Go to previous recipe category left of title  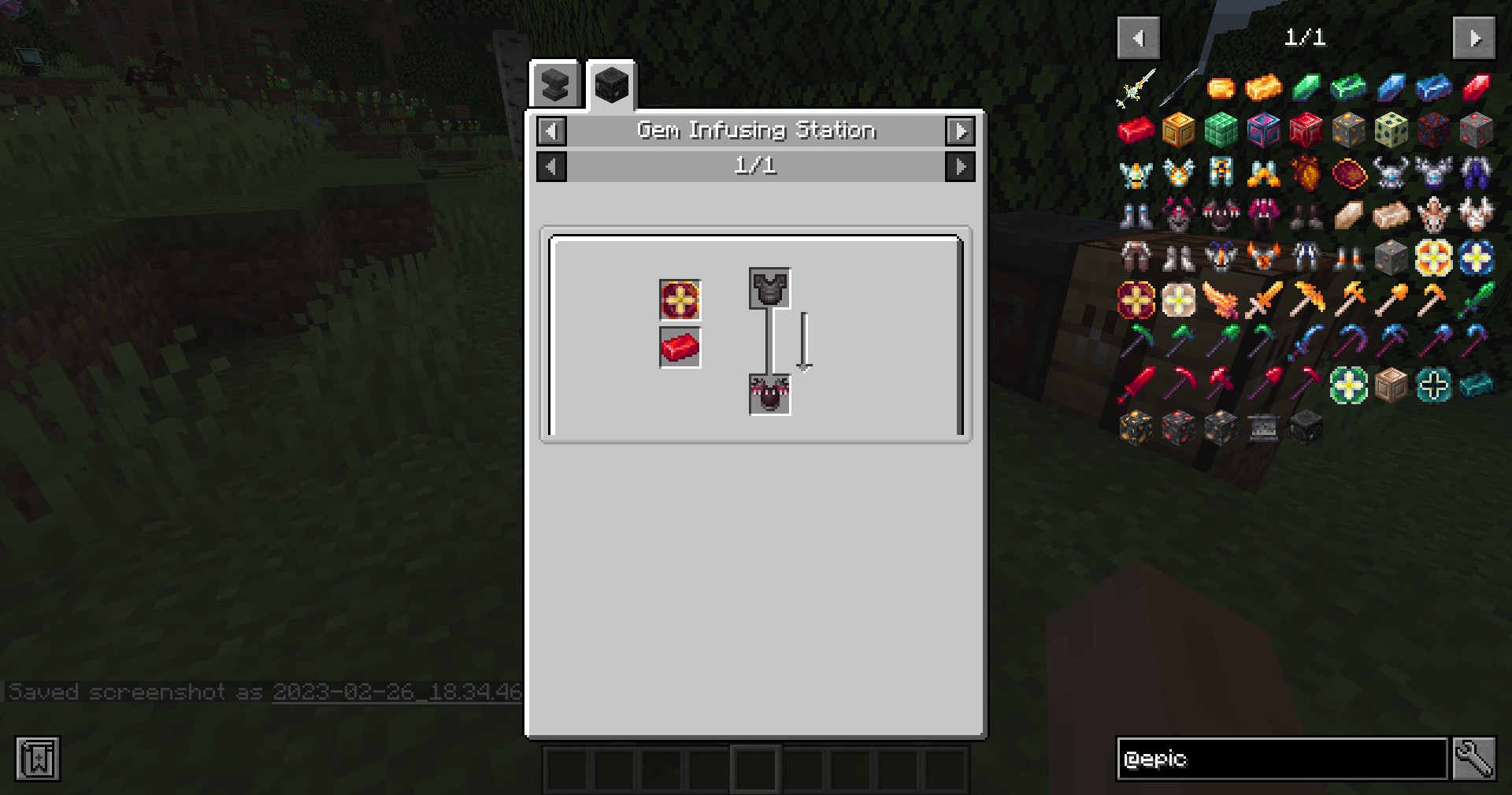551,131
